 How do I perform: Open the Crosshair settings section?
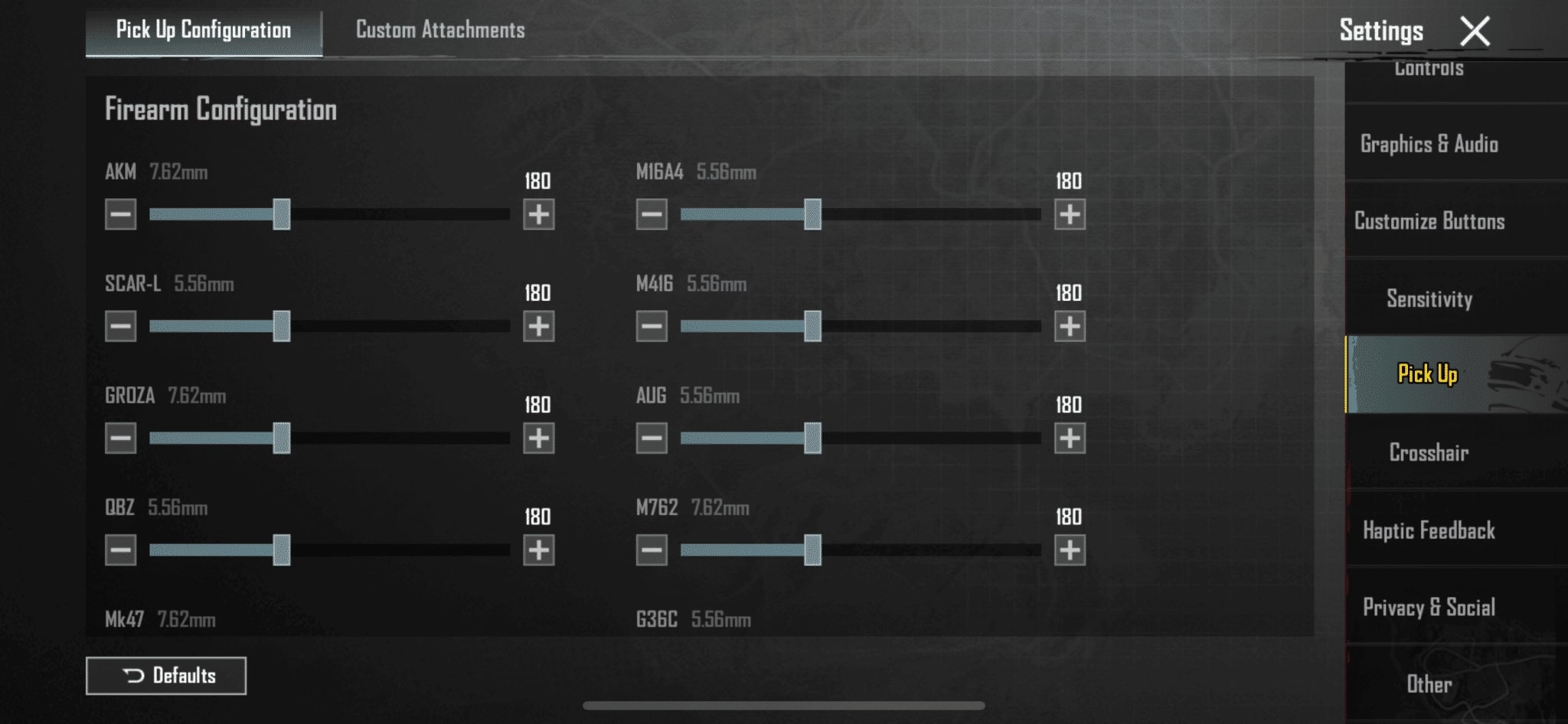pyautogui.click(x=1429, y=452)
